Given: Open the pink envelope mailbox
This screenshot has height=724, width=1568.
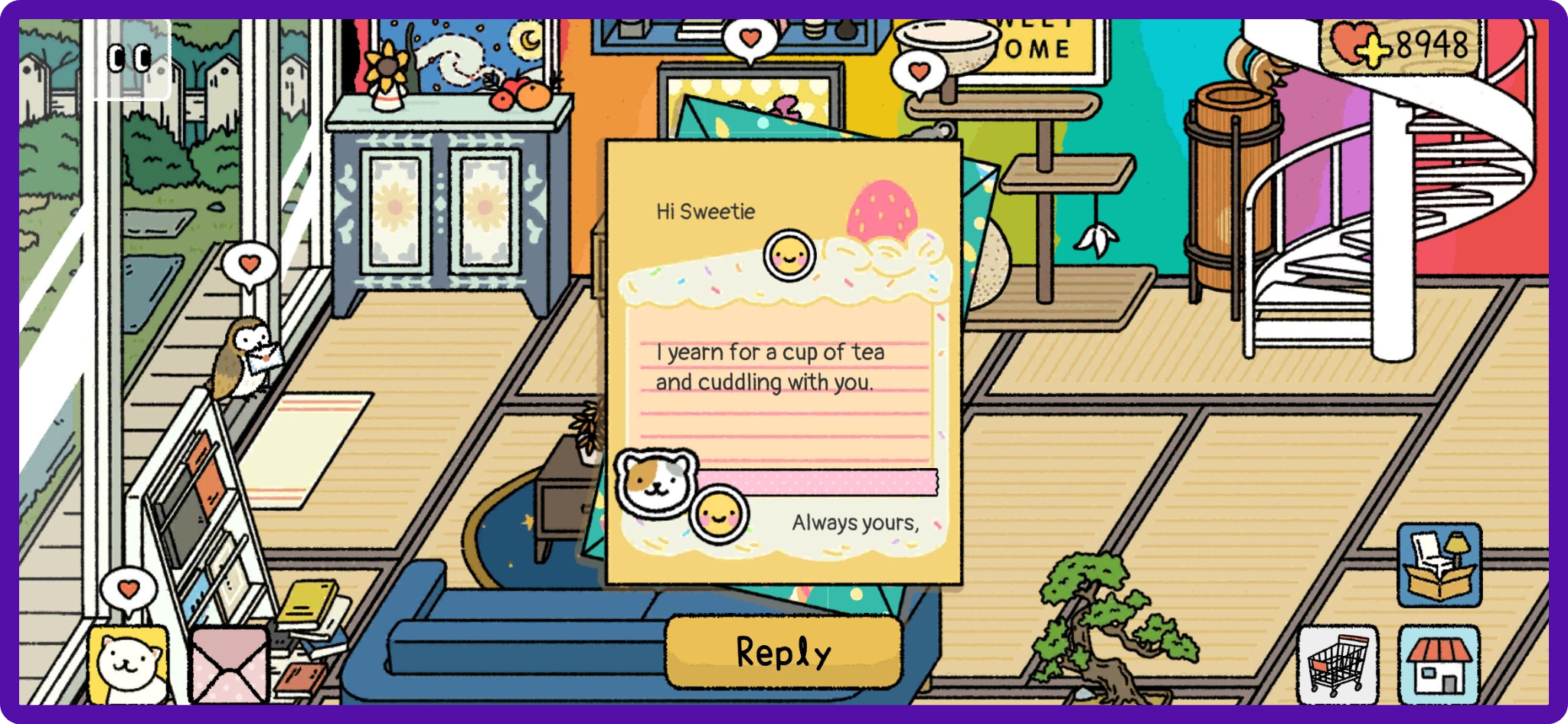Looking at the screenshot, I should click(229, 665).
